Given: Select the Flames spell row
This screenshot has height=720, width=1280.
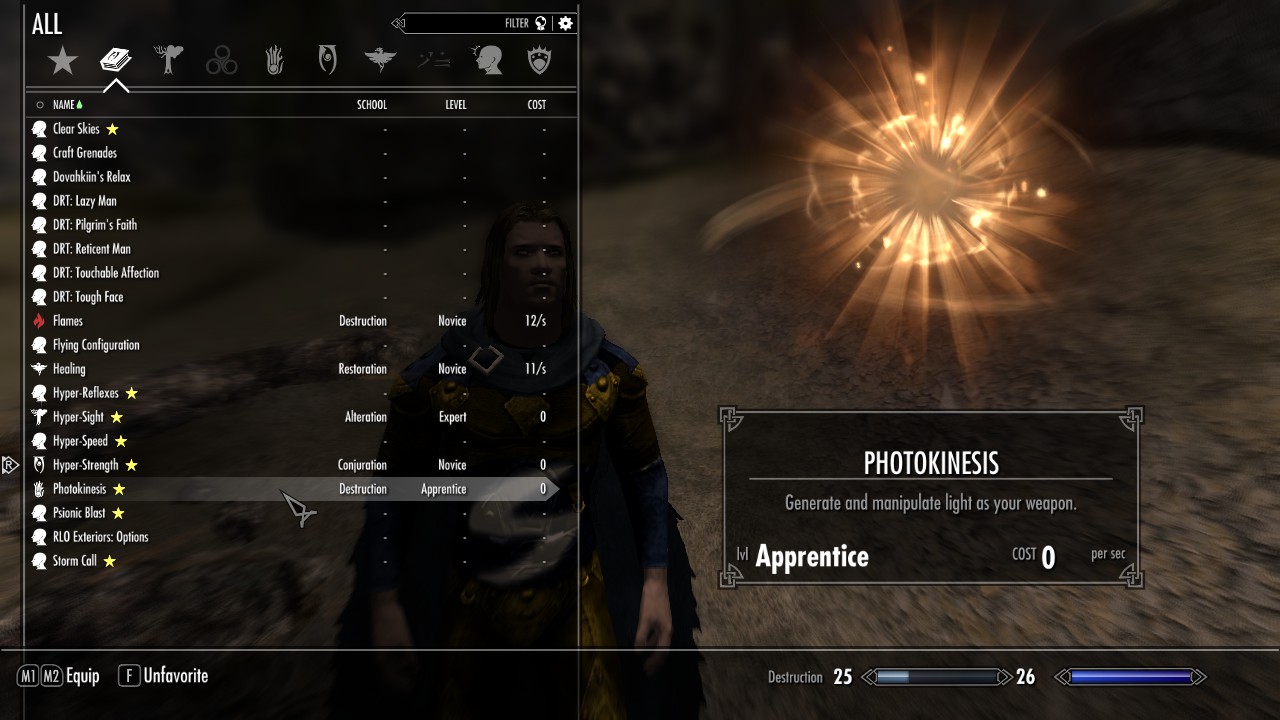Looking at the screenshot, I should [x=68, y=321].
